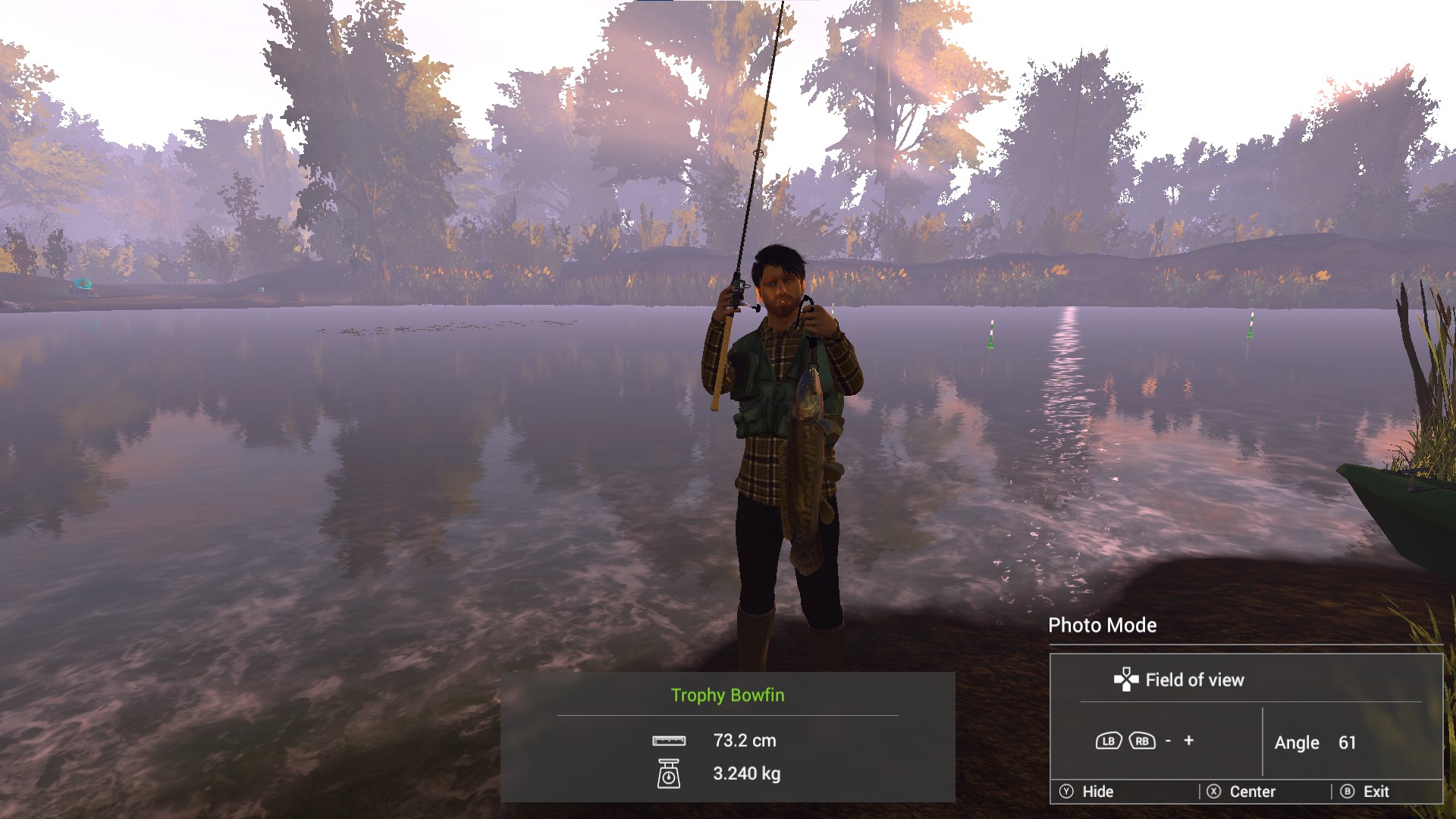Image resolution: width=1456 pixels, height=819 pixels.
Task: Decrease field of view with minus
Action: 1168,741
